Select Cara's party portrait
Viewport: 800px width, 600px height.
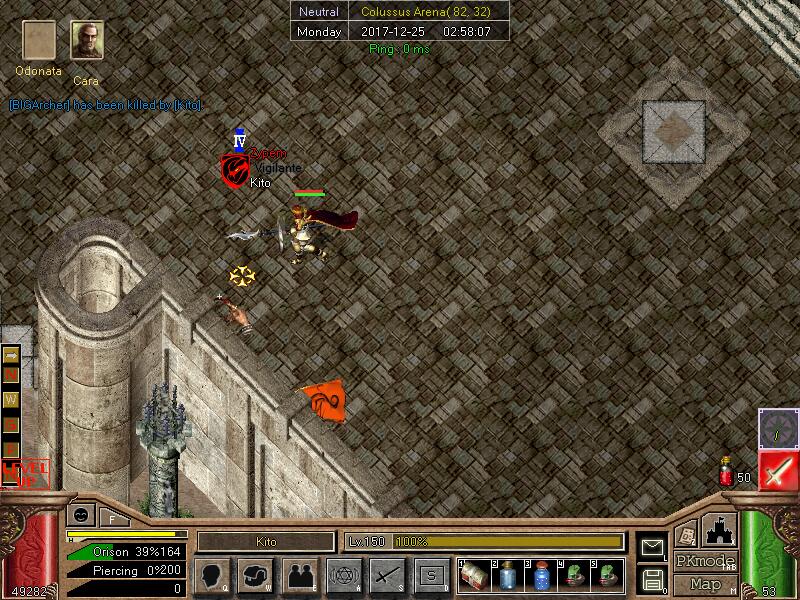[x=87, y=41]
